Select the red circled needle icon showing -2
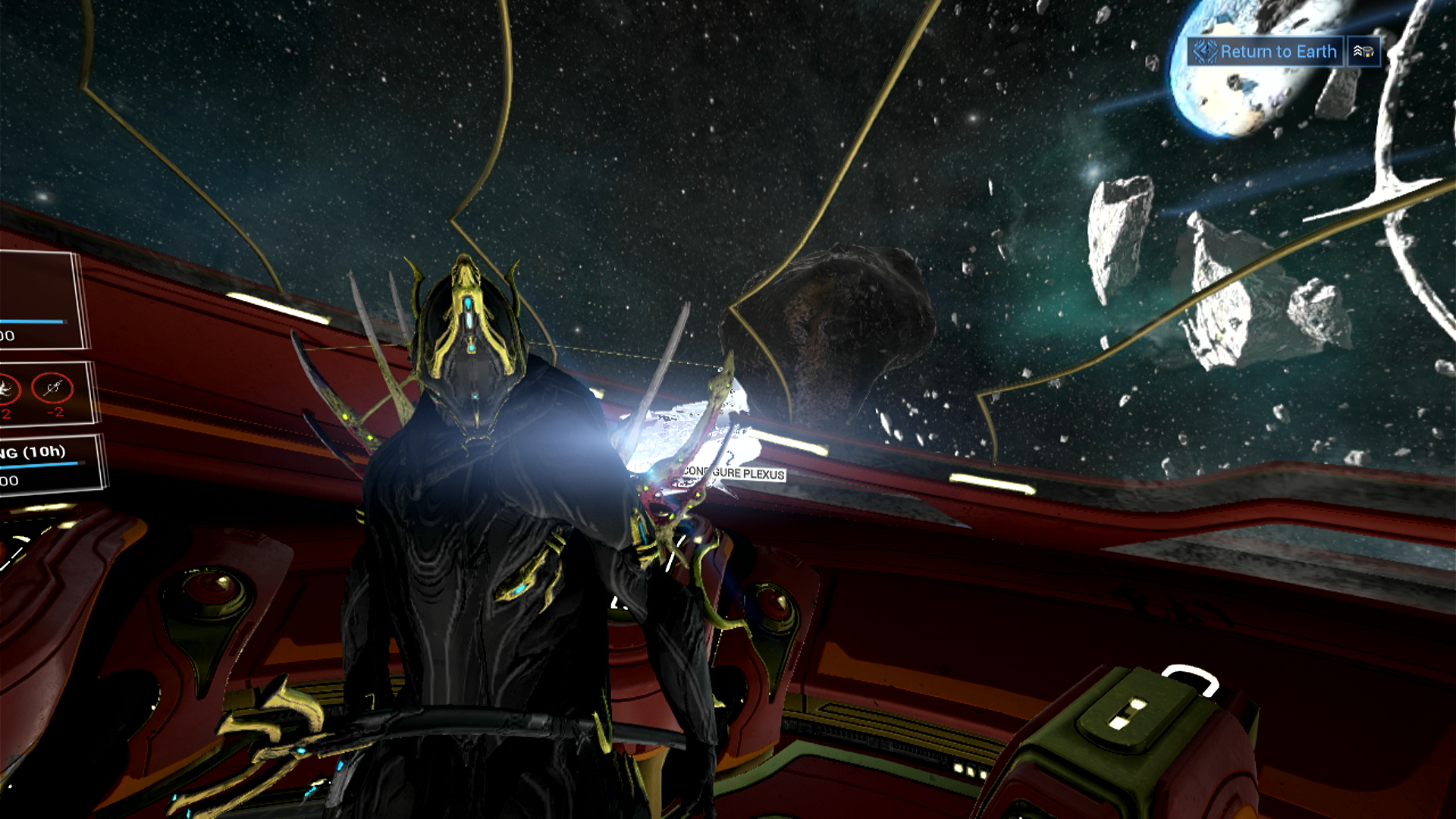Image resolution: width=1456 pixels, height=819 pixels. tap(52, 389)
